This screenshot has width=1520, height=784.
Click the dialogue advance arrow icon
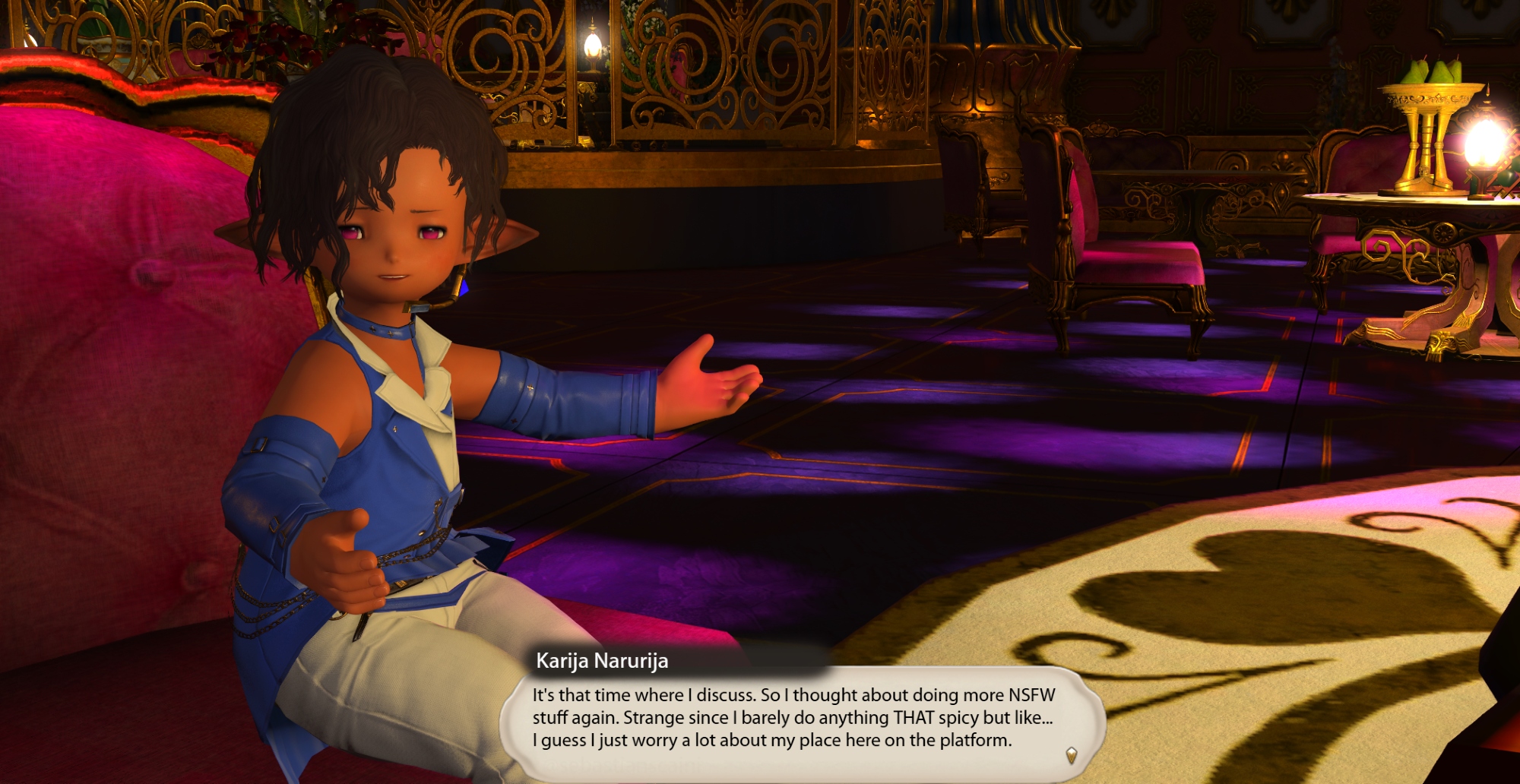click(1071, 754)
